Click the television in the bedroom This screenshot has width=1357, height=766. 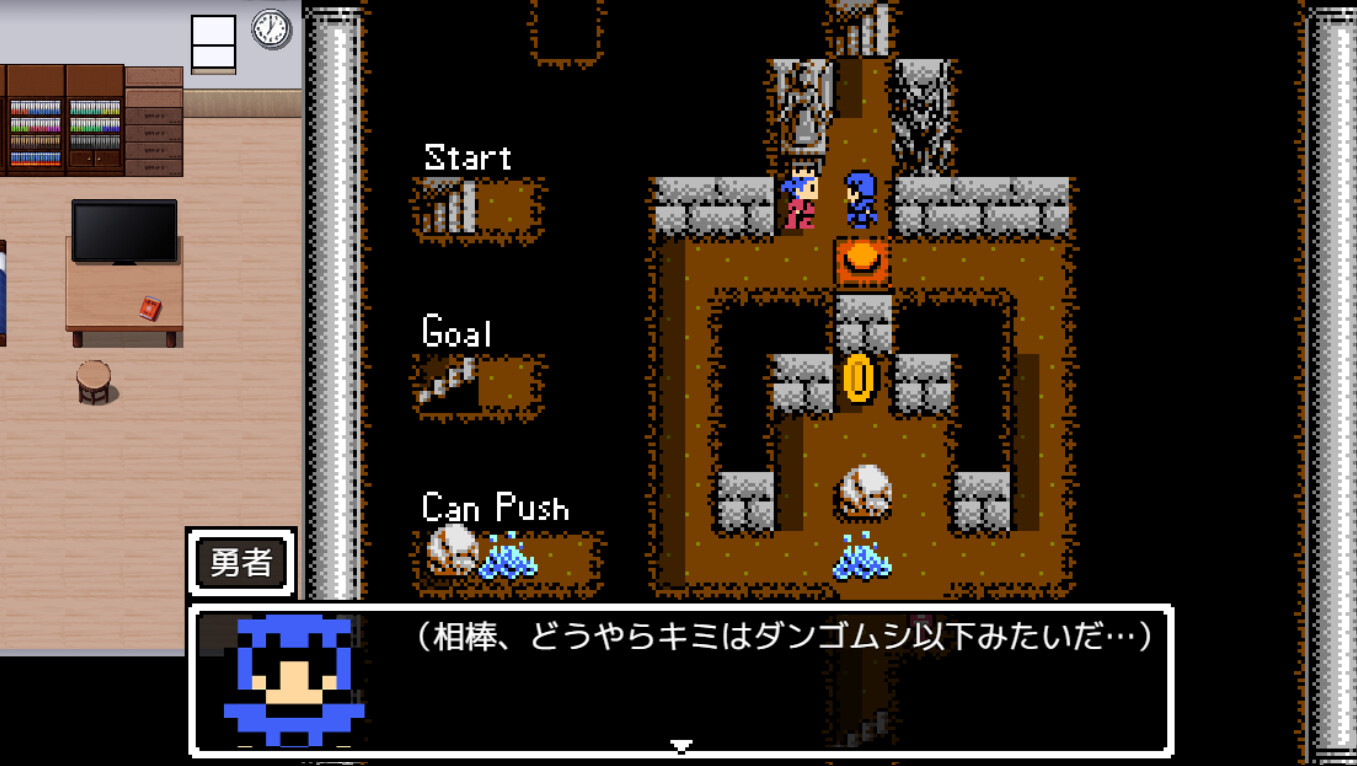click(124, 228)
